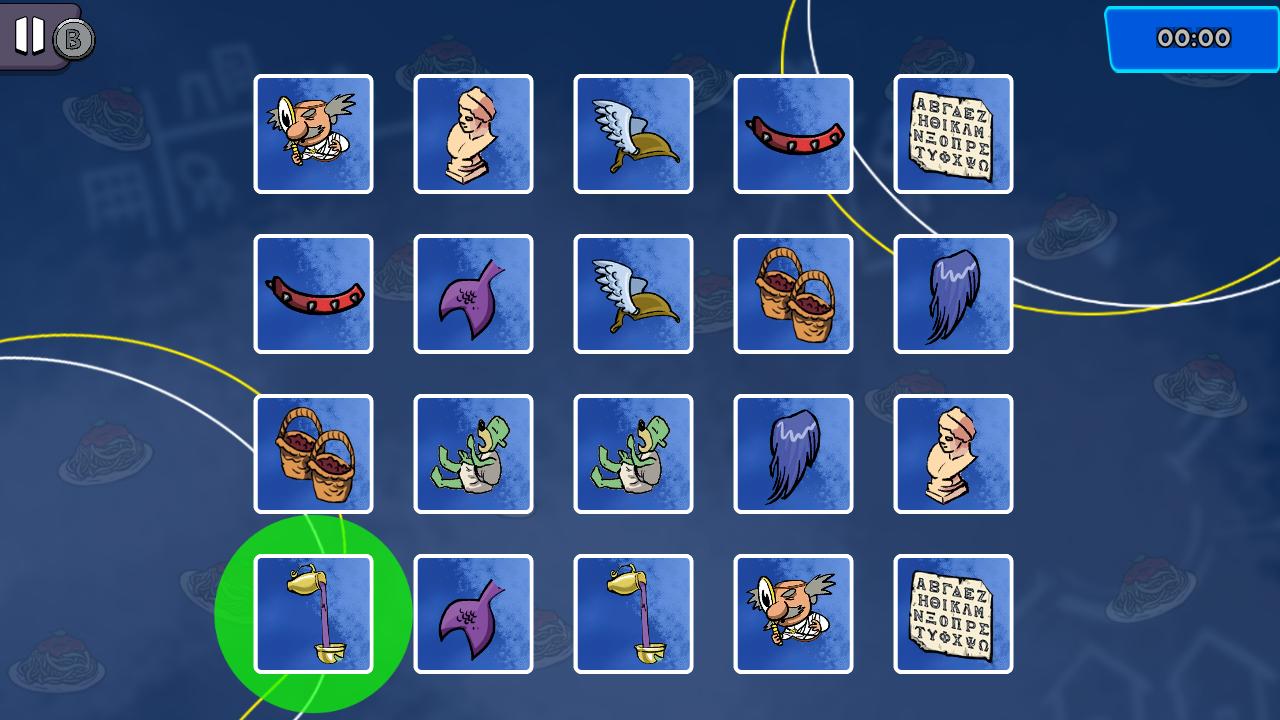Click the 00:00 timer display
This screenshot has height=720, width=1280.
[1192, 37]
